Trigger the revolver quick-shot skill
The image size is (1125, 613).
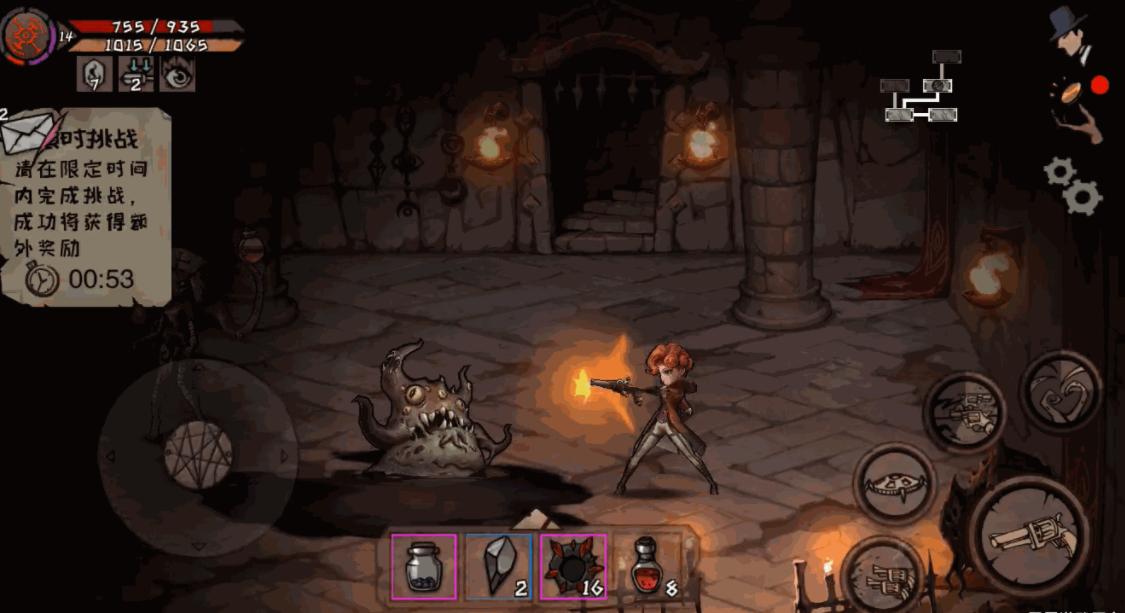[964, 410]
